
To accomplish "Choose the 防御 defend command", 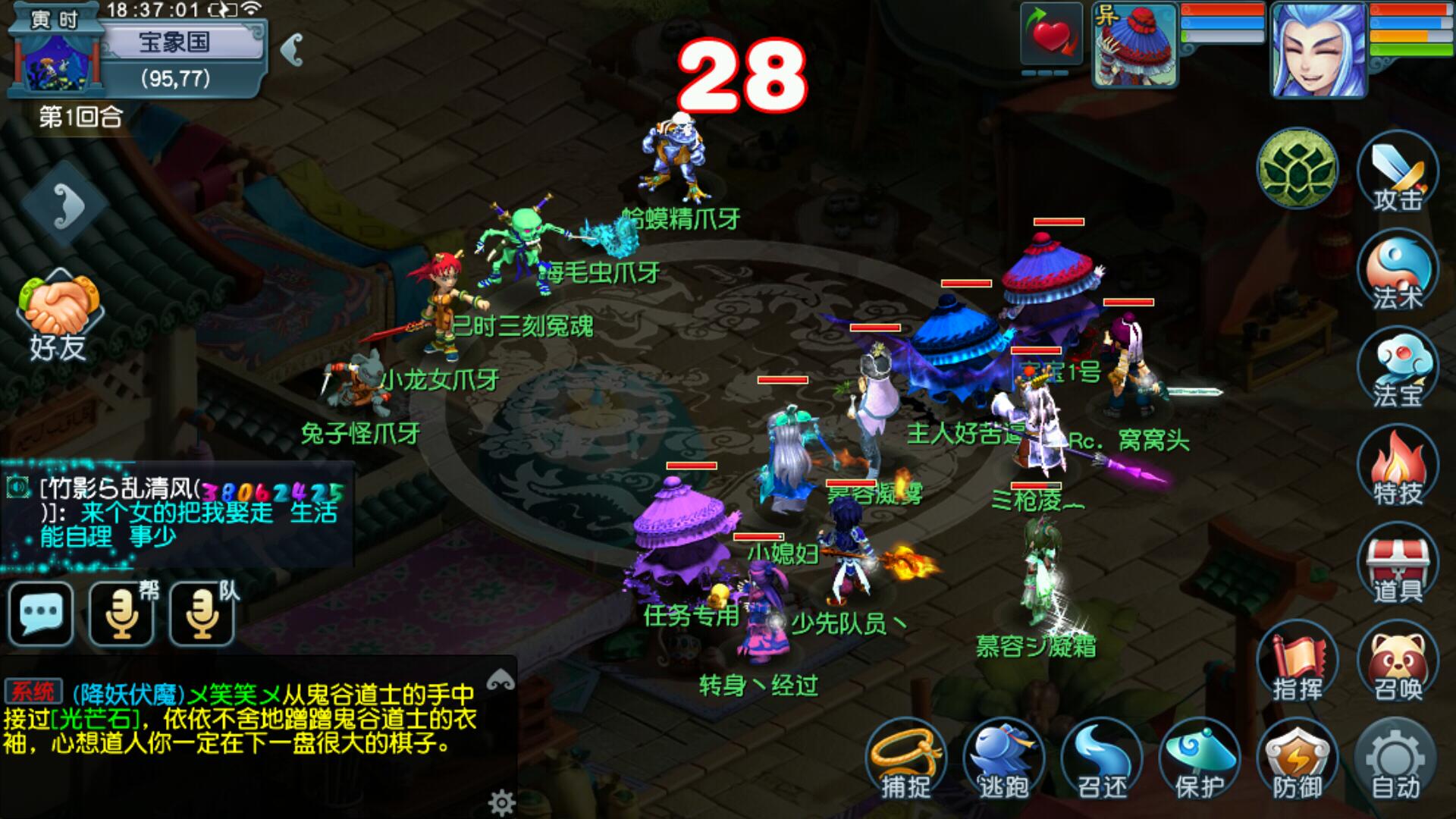I will (x=1298, y=760).
